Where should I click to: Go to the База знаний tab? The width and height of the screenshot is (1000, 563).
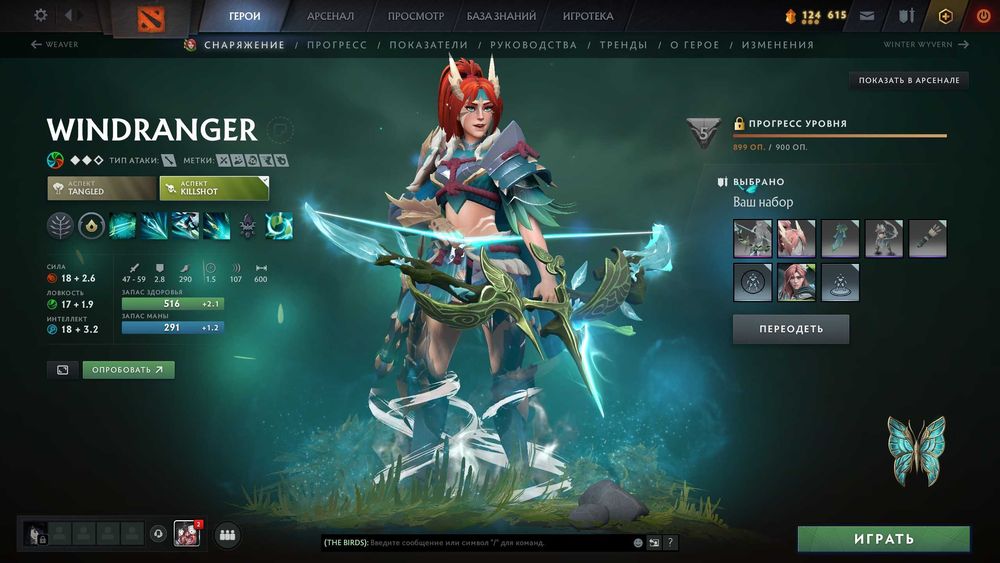[x=501, y=16]
